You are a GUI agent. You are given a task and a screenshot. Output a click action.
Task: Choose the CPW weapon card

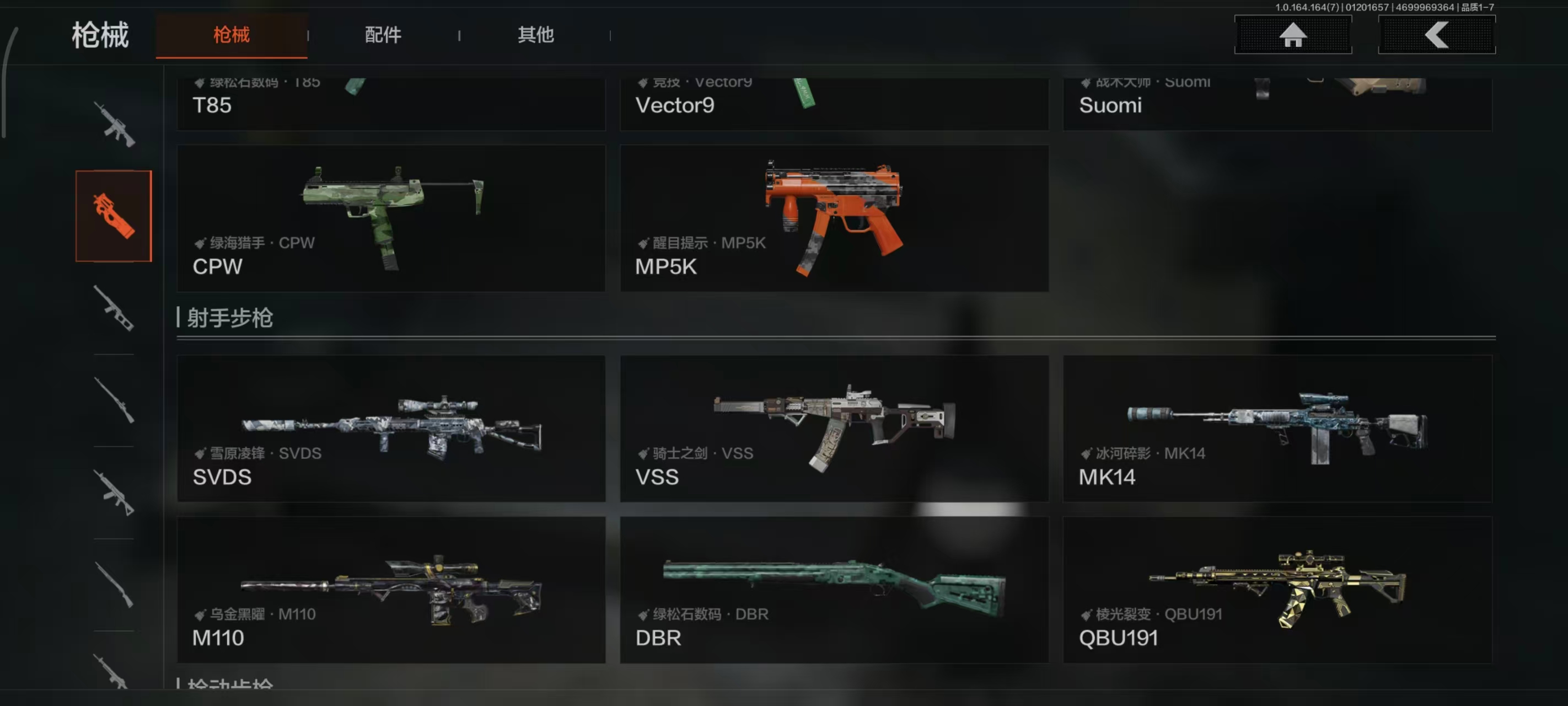[391, 218]
